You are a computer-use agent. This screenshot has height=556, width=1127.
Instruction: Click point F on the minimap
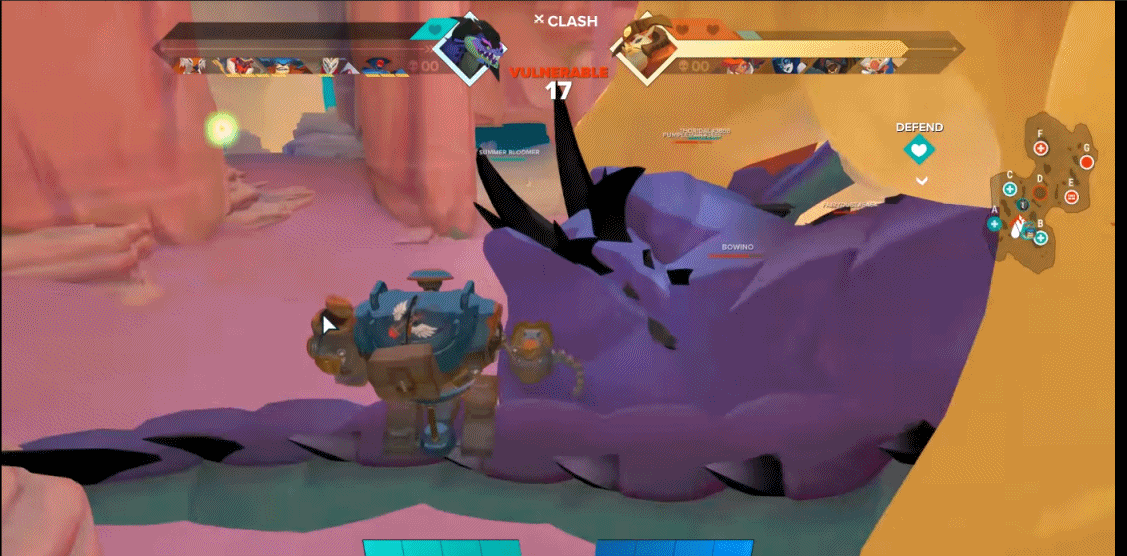[x=1041, y=148]
